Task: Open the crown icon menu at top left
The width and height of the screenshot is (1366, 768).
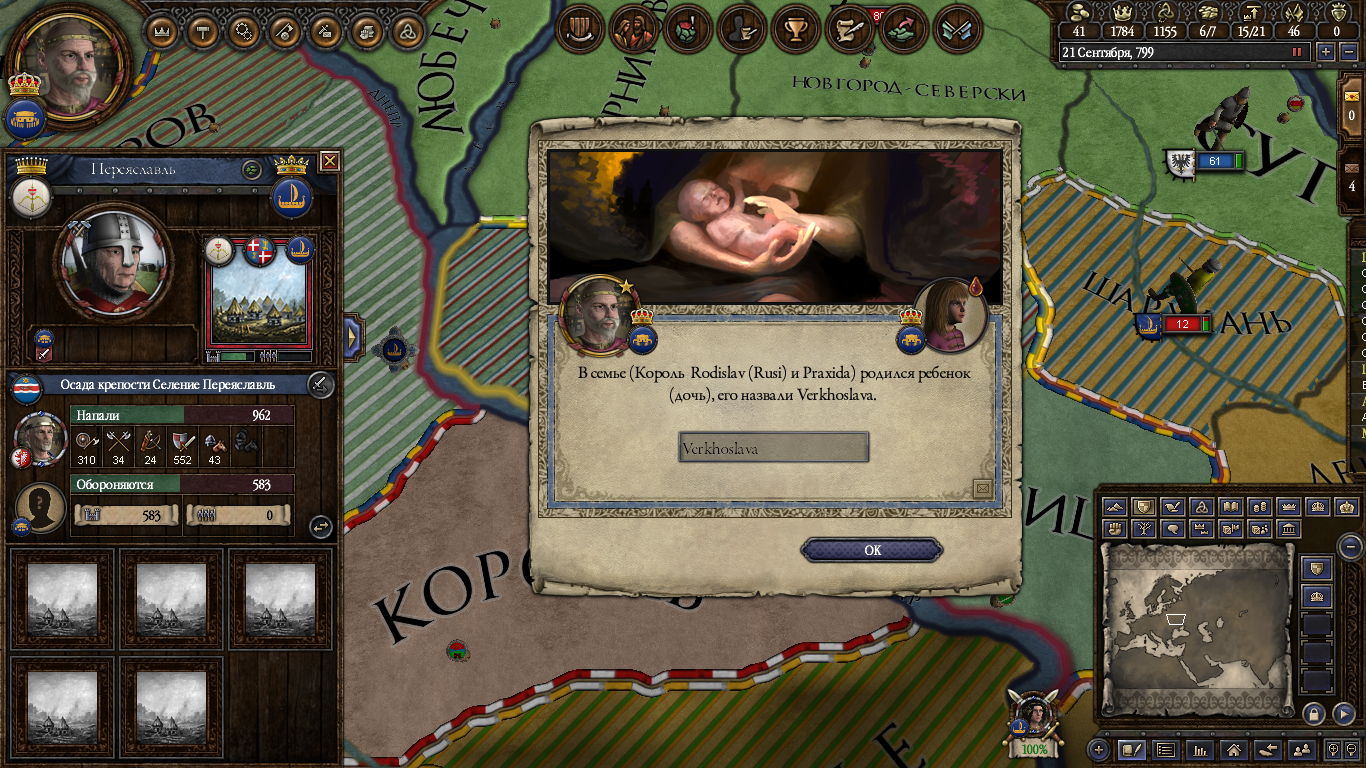Action: coord(161,31)
